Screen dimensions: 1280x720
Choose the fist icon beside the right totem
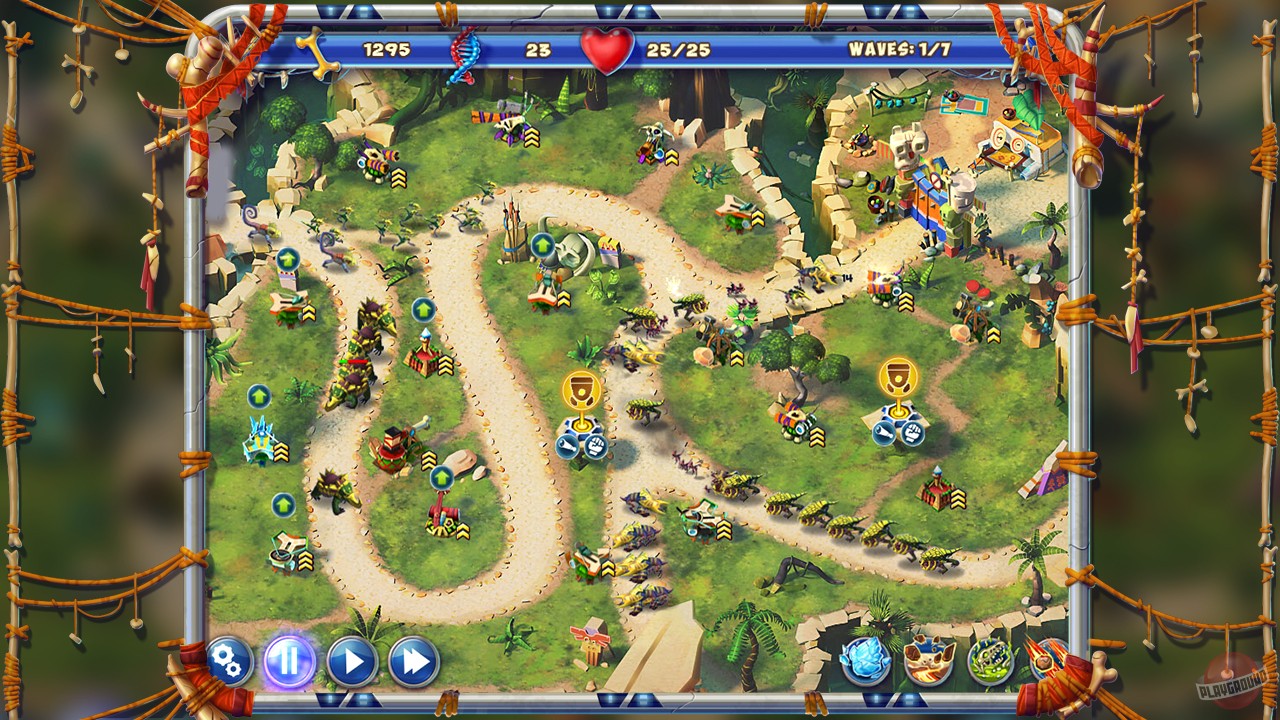911,432
